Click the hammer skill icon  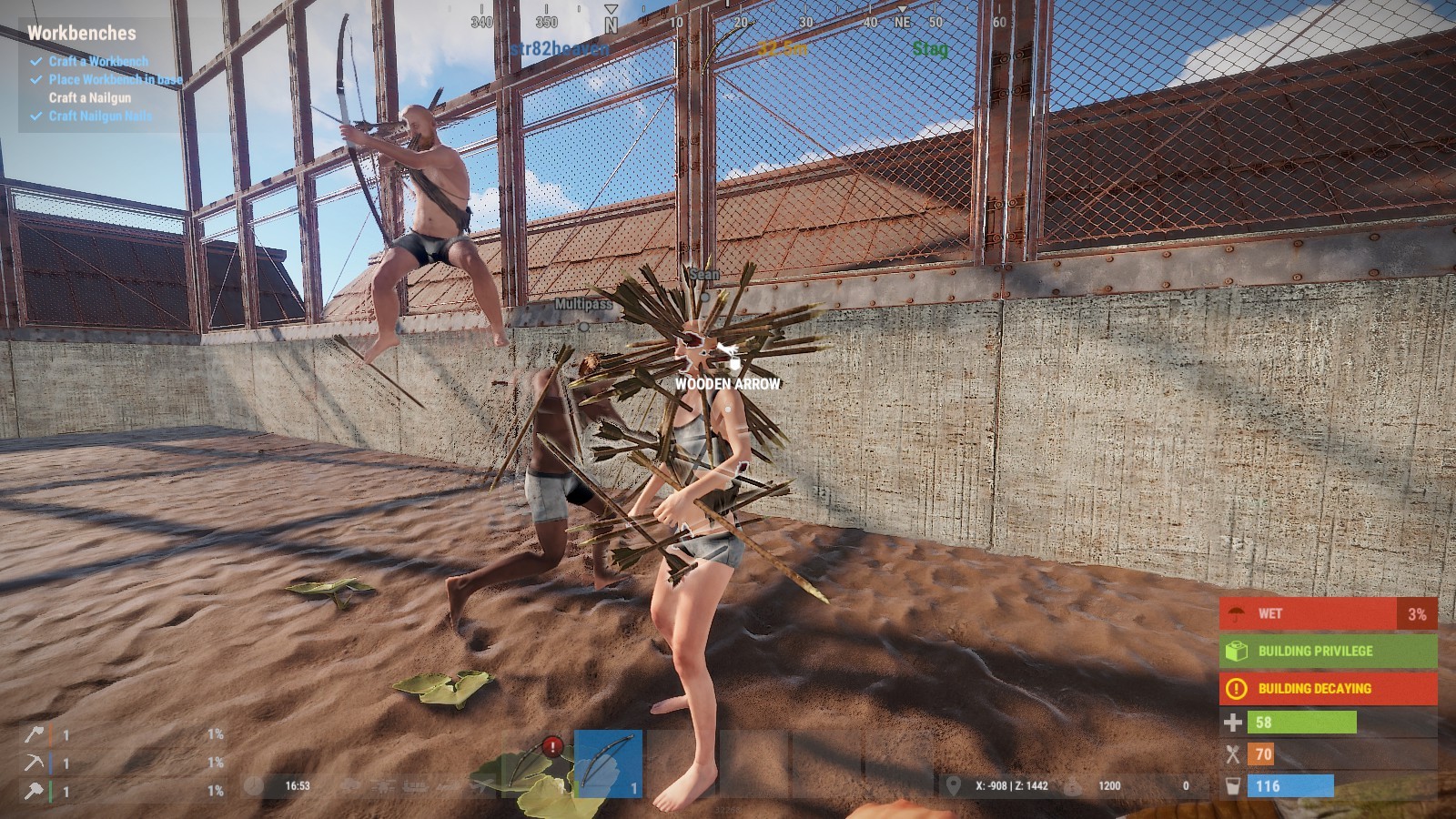coord(34,791)
